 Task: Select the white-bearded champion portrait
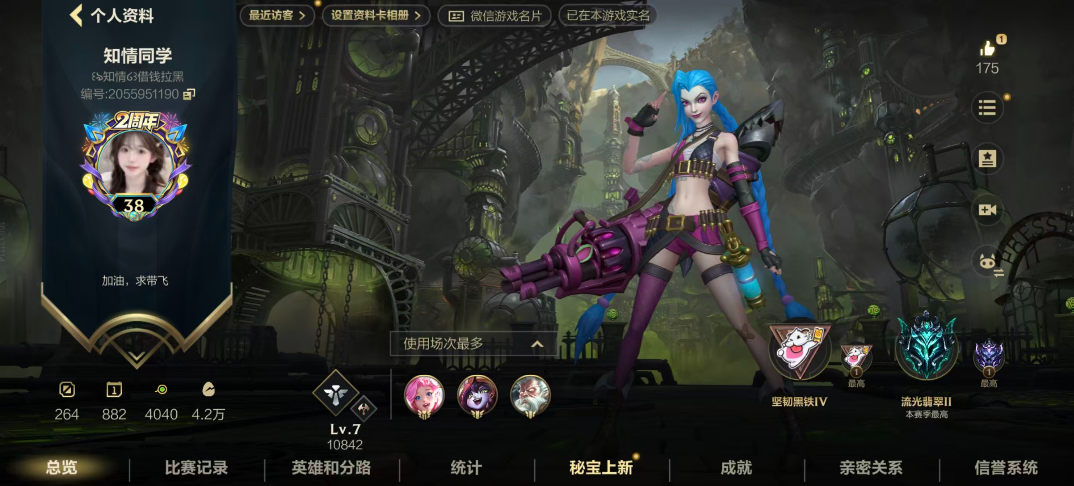tap(530, 395)
